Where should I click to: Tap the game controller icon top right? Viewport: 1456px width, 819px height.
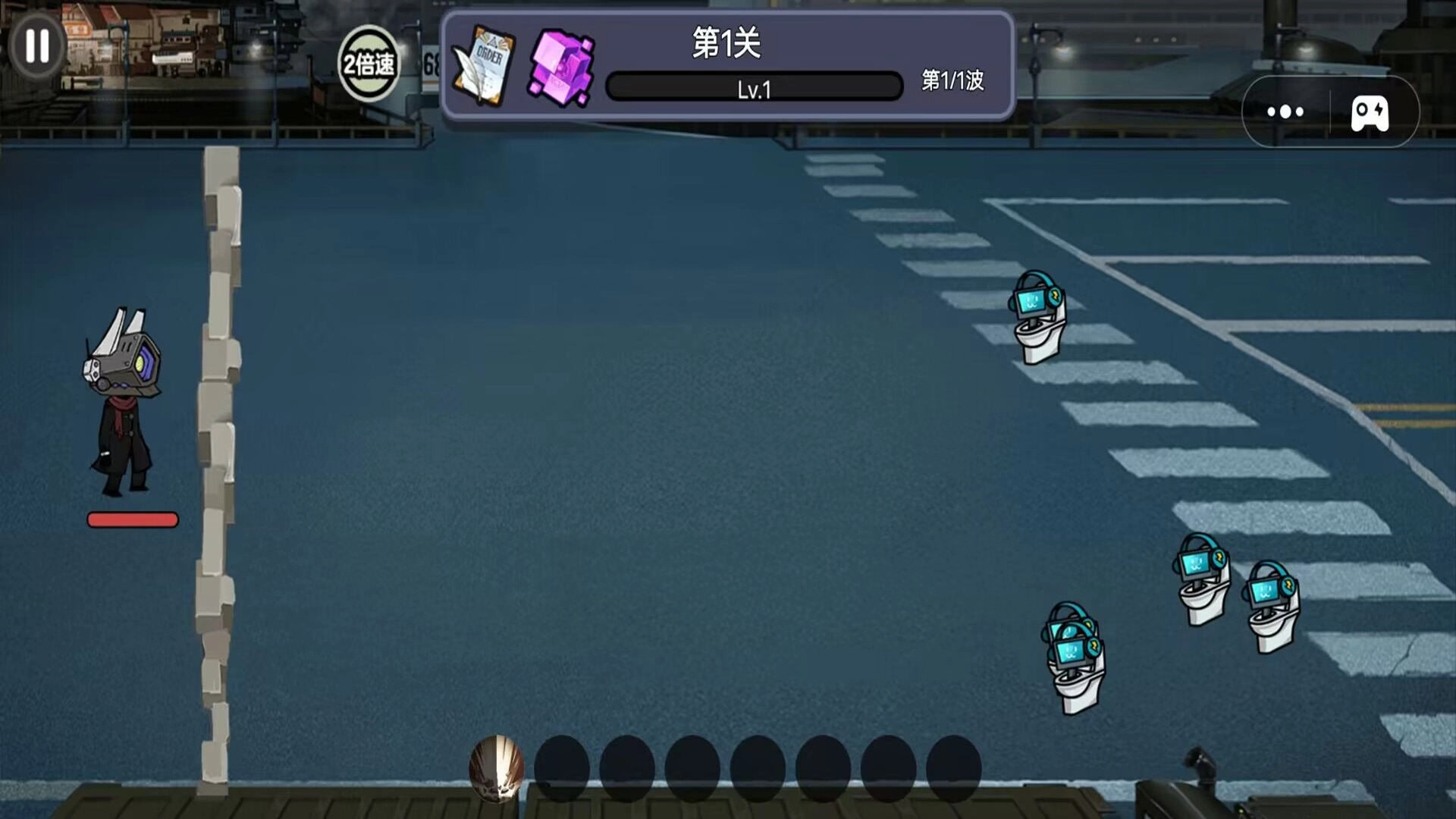pyautogui.click(x=1370, y=112)
